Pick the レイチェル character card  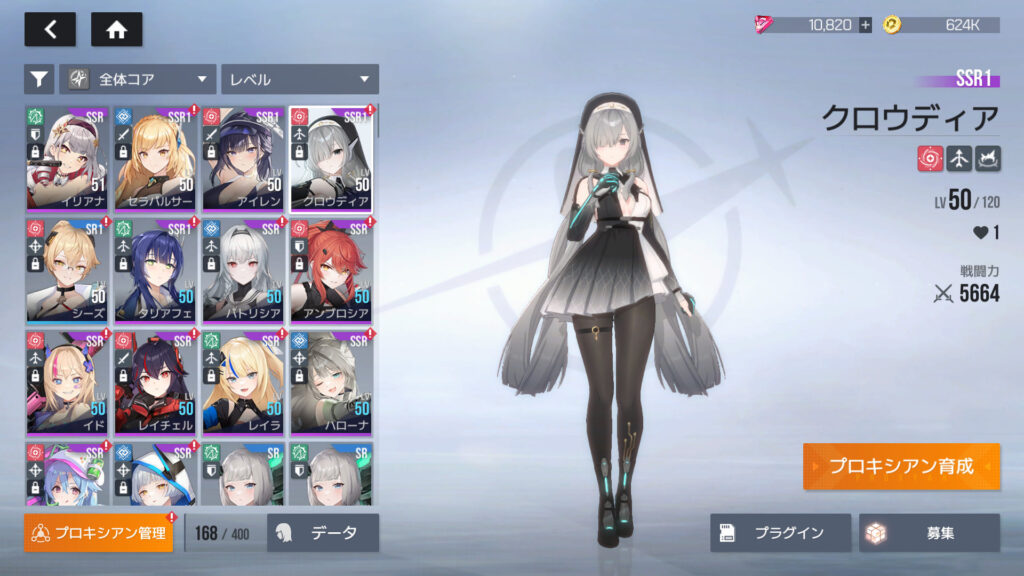[155, 381]
